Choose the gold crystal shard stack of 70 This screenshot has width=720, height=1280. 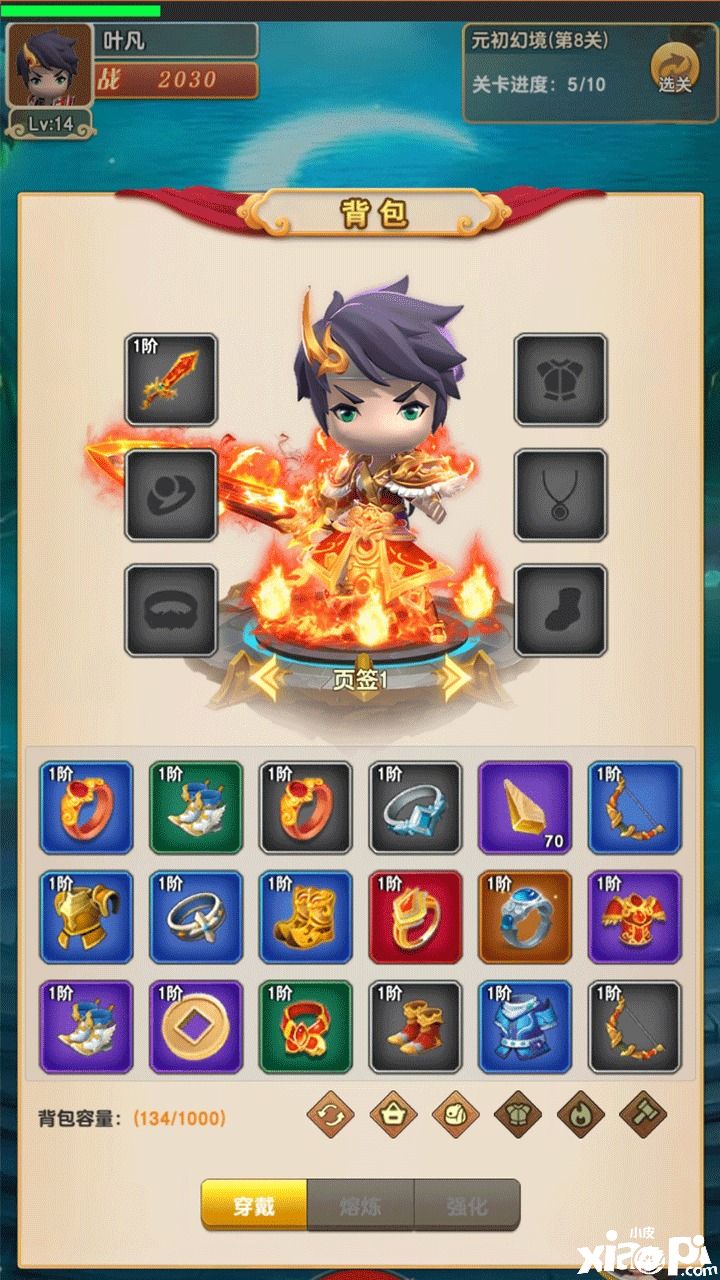525,807
